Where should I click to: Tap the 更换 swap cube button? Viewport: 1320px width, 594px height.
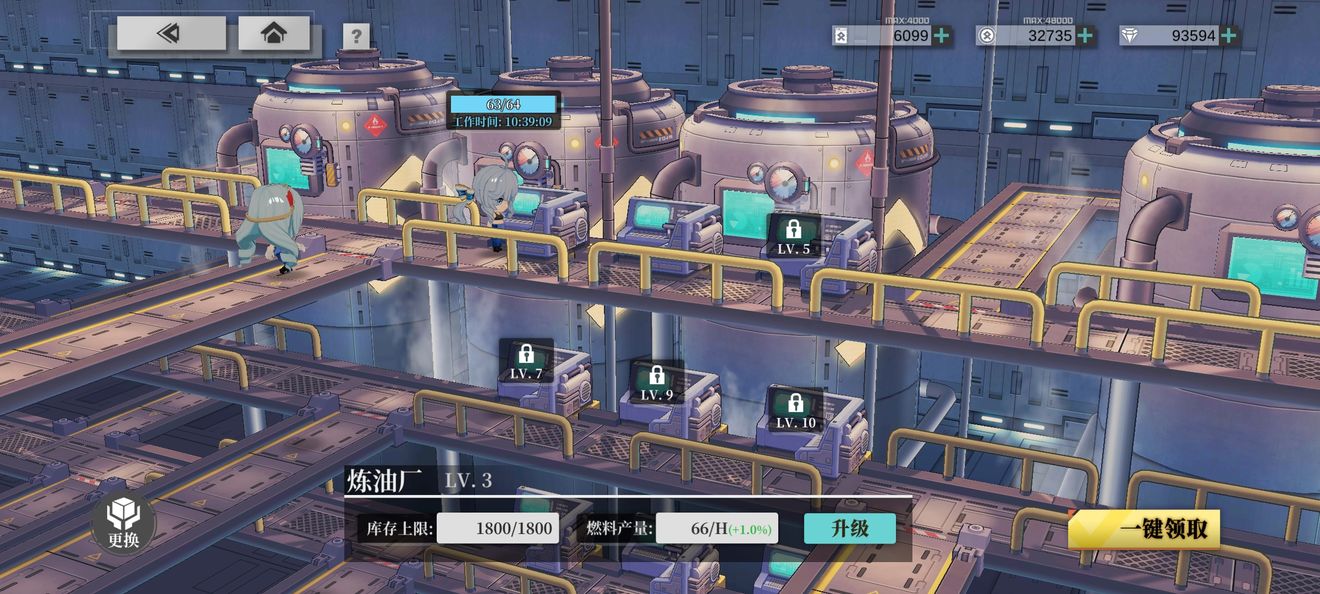pos(123,523)
